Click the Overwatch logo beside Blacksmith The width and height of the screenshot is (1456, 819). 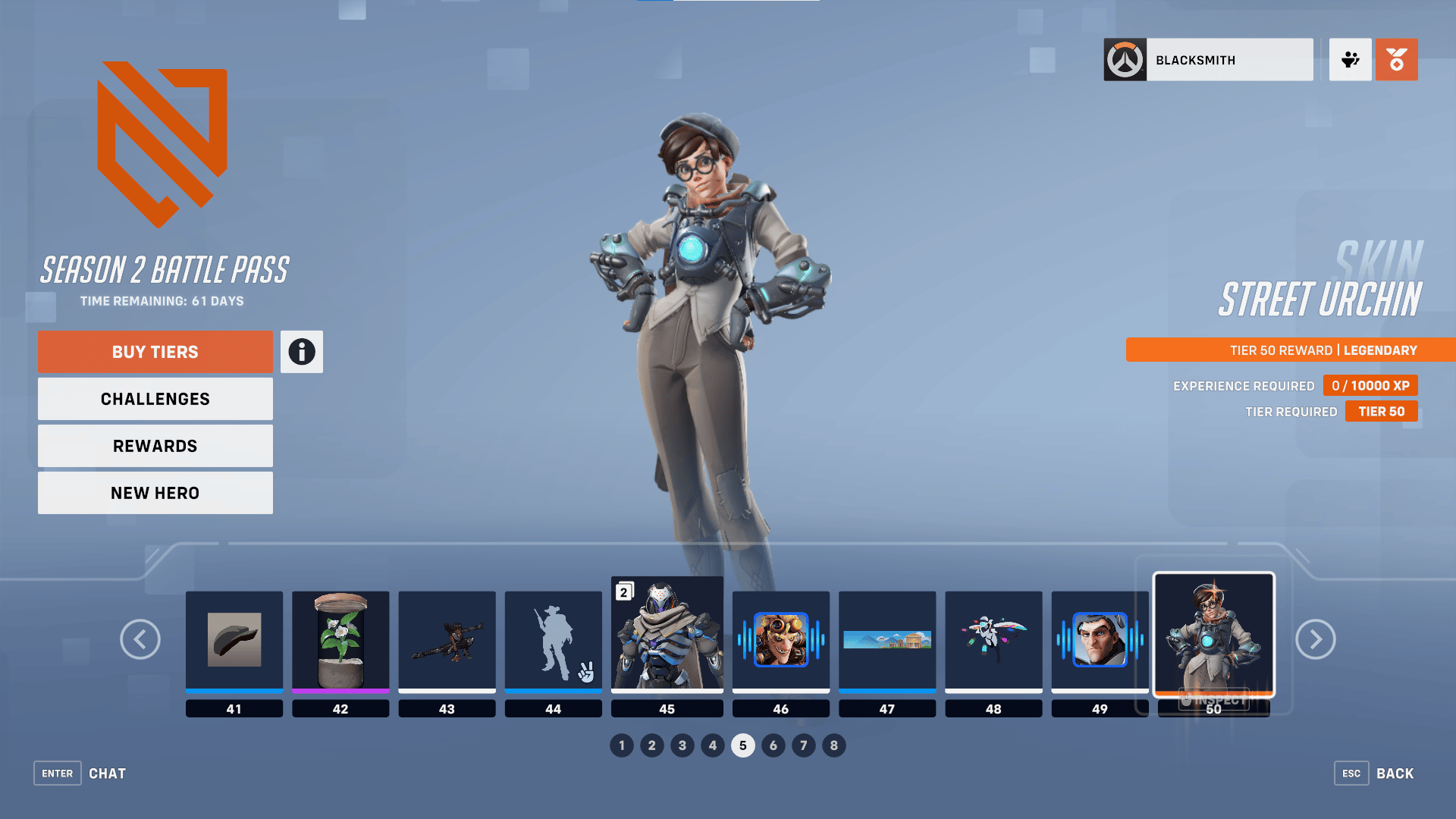pyautogui.click(x=1125, y=60)
